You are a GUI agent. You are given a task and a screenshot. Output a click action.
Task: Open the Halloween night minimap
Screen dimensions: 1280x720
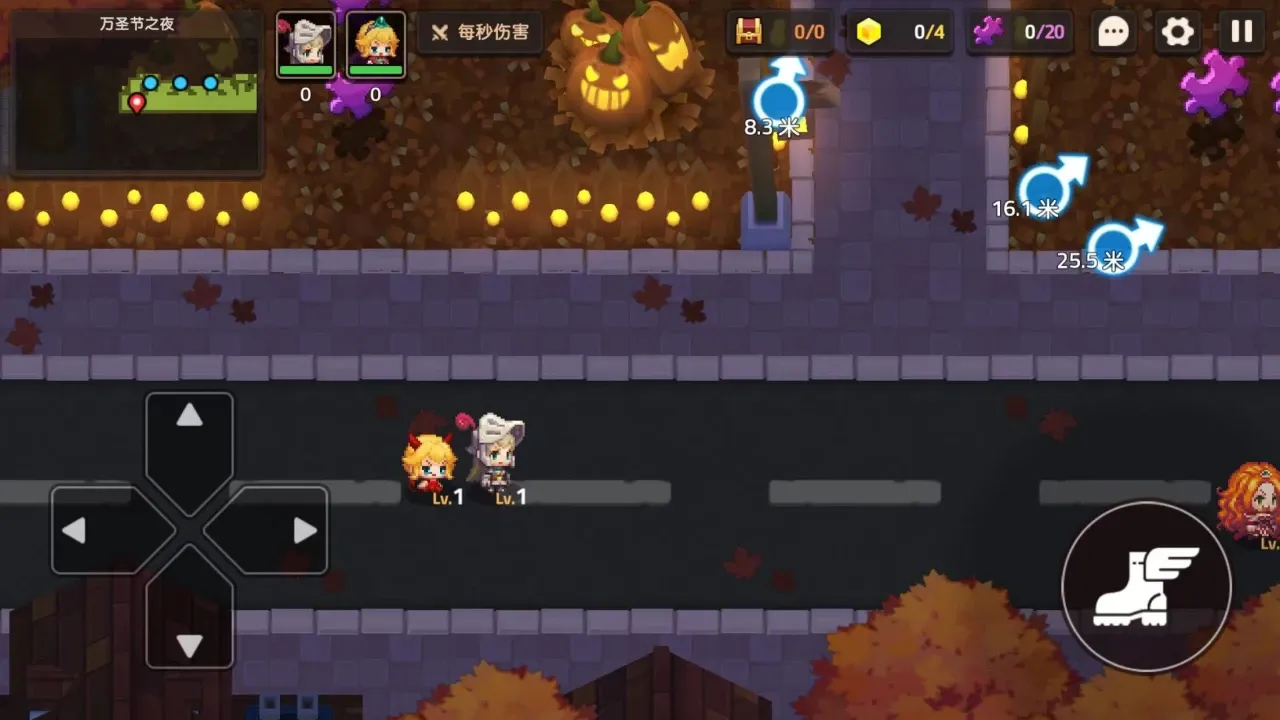click(x=137, y=93)
